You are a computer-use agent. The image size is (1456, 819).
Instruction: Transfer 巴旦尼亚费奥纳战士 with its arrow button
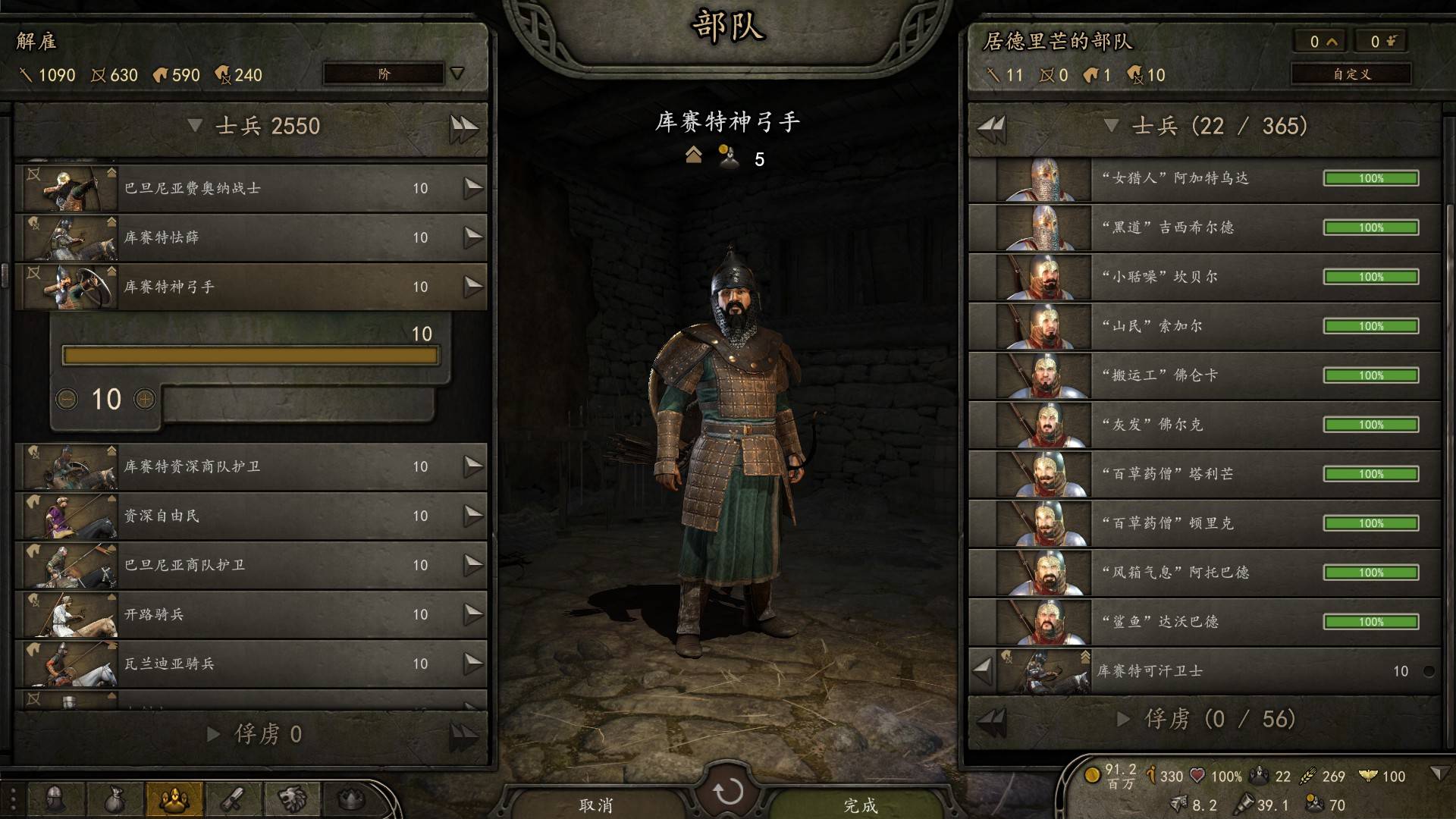(473, 188)
